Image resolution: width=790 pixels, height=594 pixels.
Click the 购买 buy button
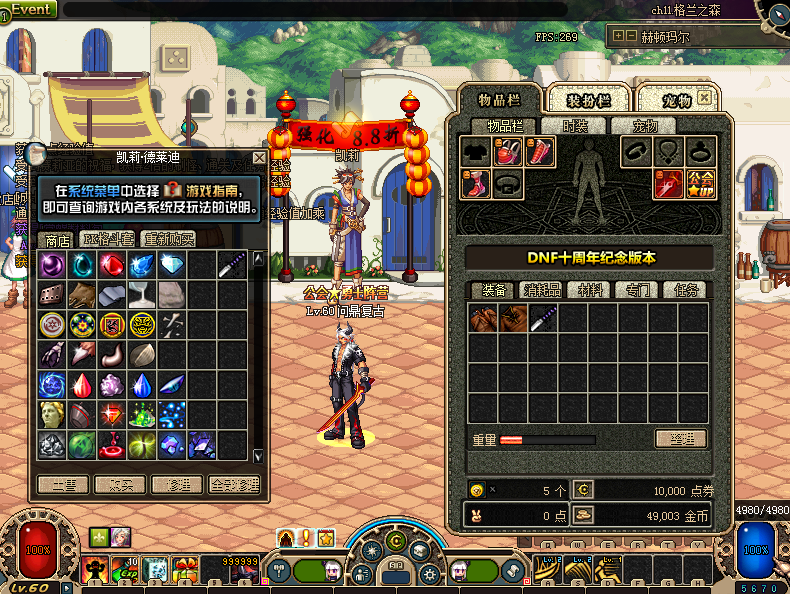click(x=120, y=484)
